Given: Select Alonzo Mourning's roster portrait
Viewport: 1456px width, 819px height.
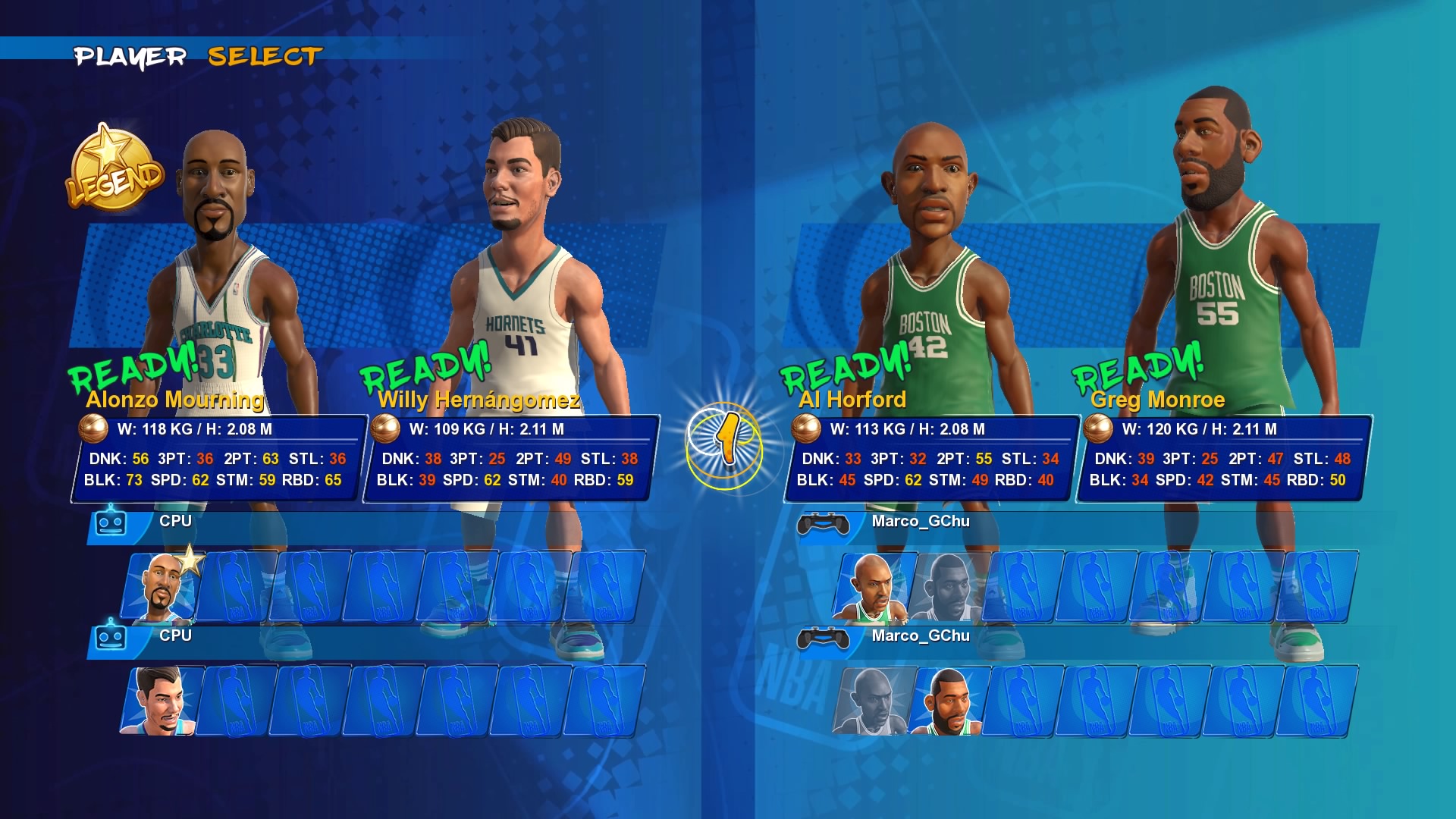Looking at the screenshot, I should point(162,588).
